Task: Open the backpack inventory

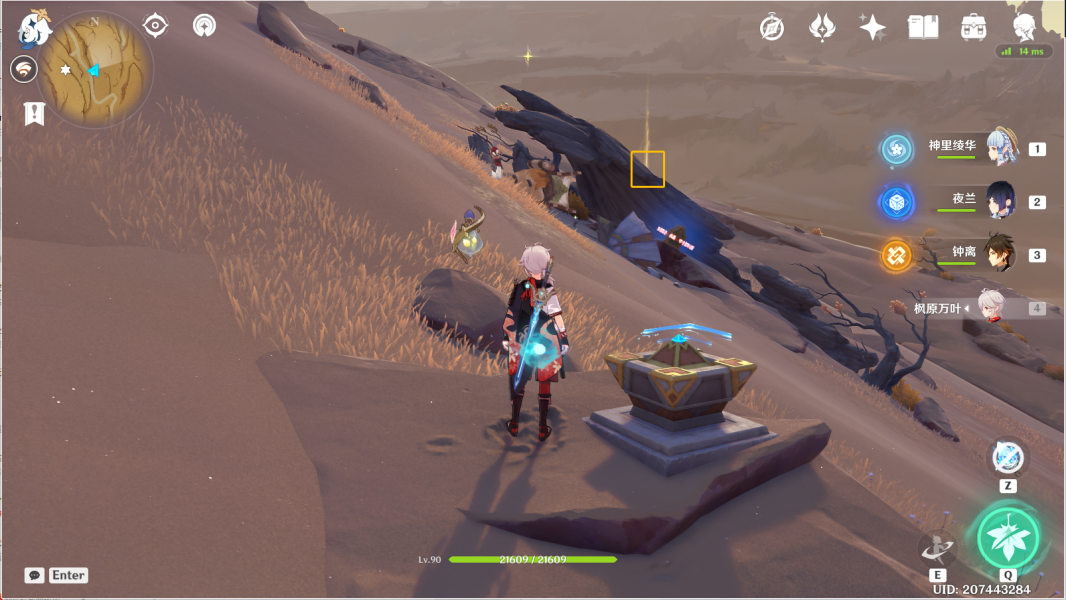Action: [x=973, y=27]
